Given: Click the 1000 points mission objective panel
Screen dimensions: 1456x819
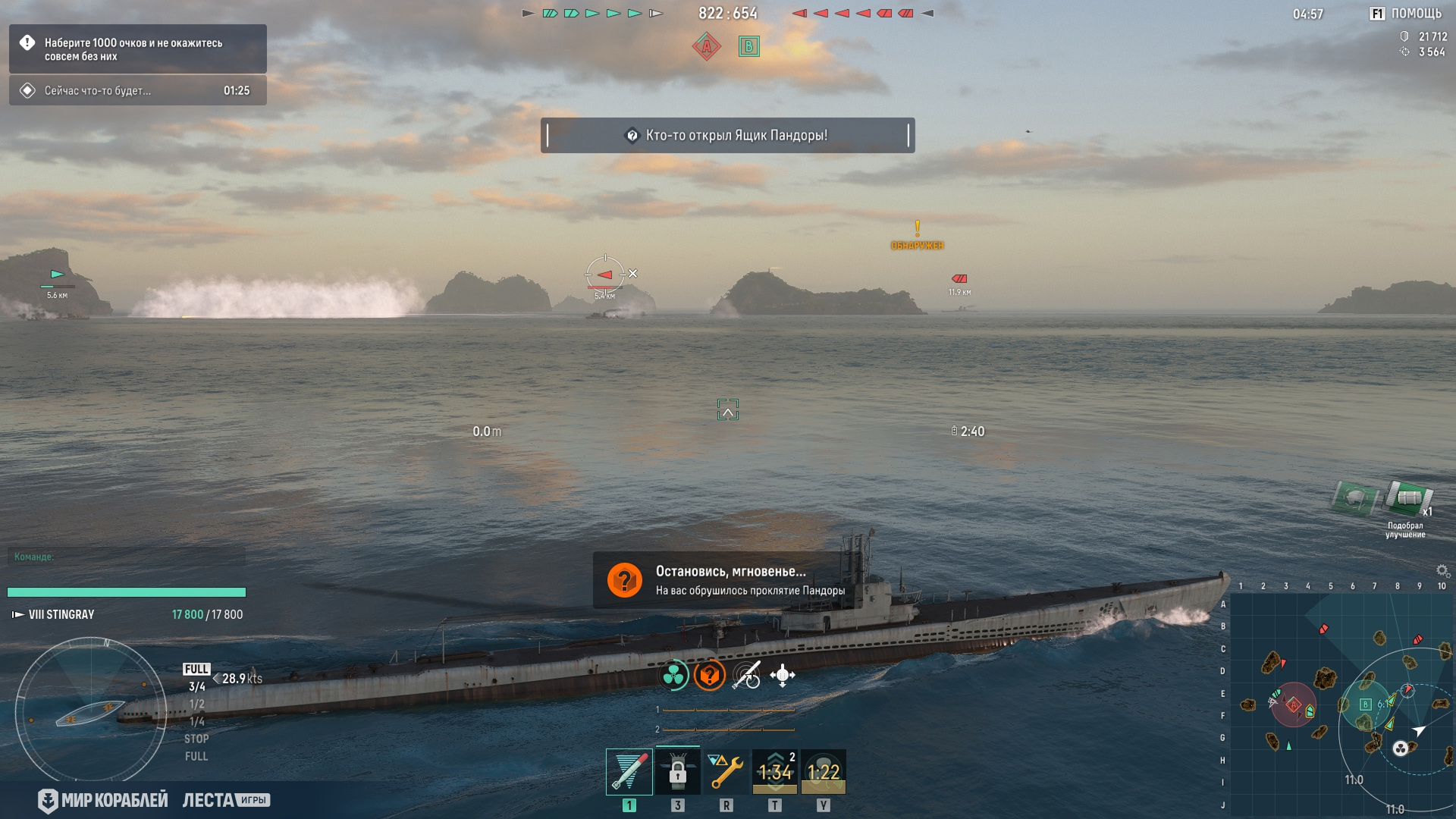Looking at the screenshot, I should (138, 49).
